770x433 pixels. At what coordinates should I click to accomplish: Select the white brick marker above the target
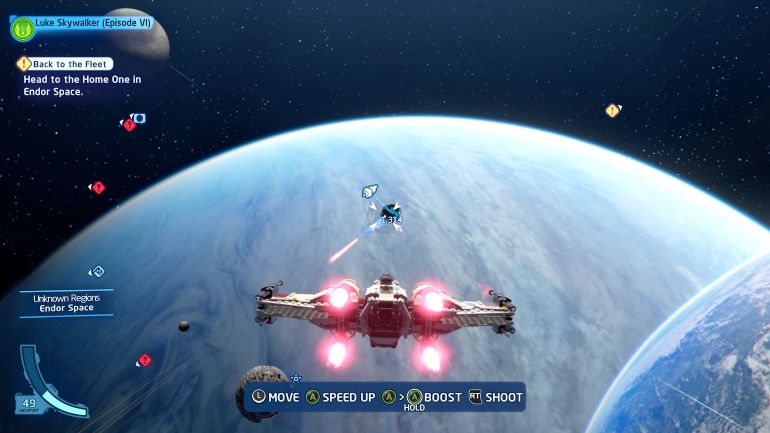click(x=370, y=191)
